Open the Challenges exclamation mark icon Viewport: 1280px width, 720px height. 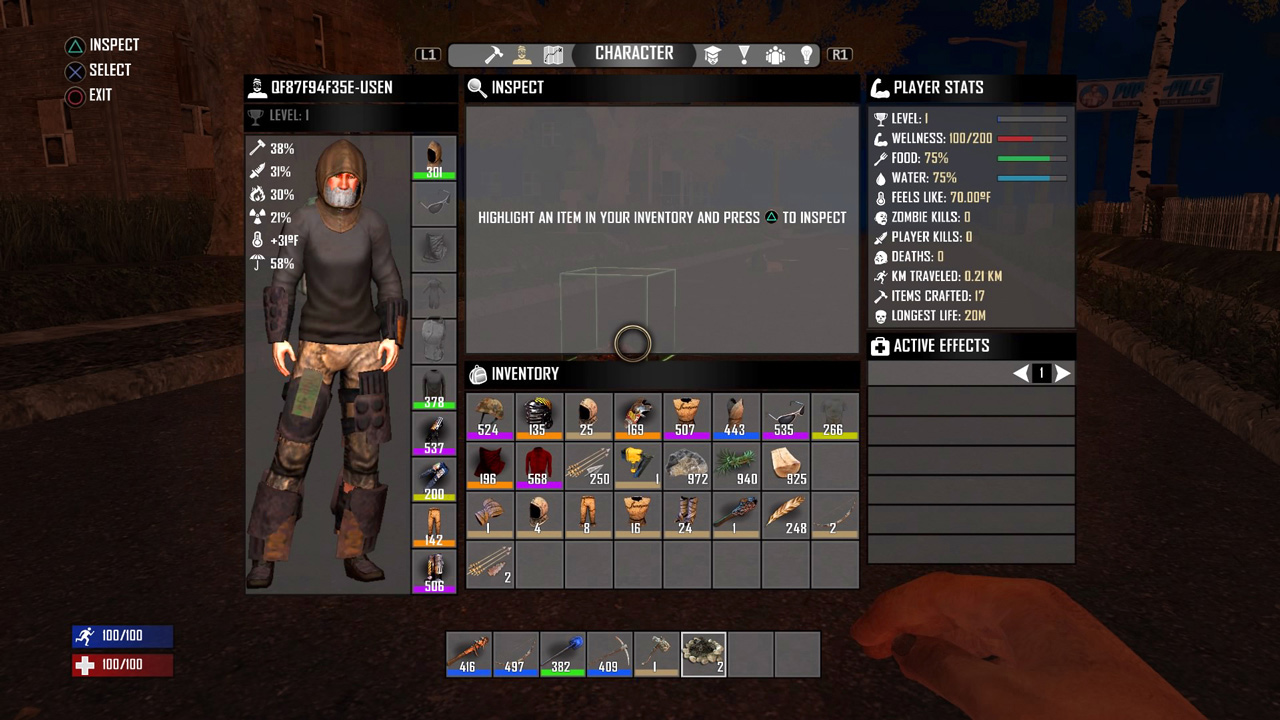coord(744,55)
